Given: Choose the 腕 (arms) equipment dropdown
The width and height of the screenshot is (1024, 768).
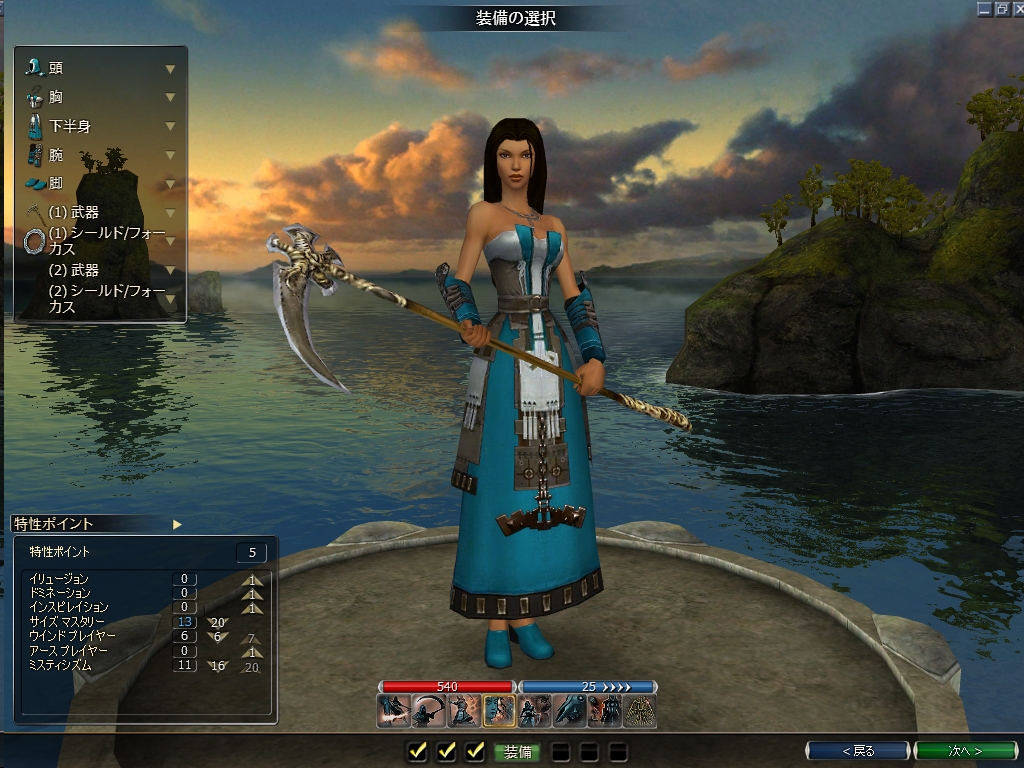Looking at the screenshot, I should click(170, 155).
